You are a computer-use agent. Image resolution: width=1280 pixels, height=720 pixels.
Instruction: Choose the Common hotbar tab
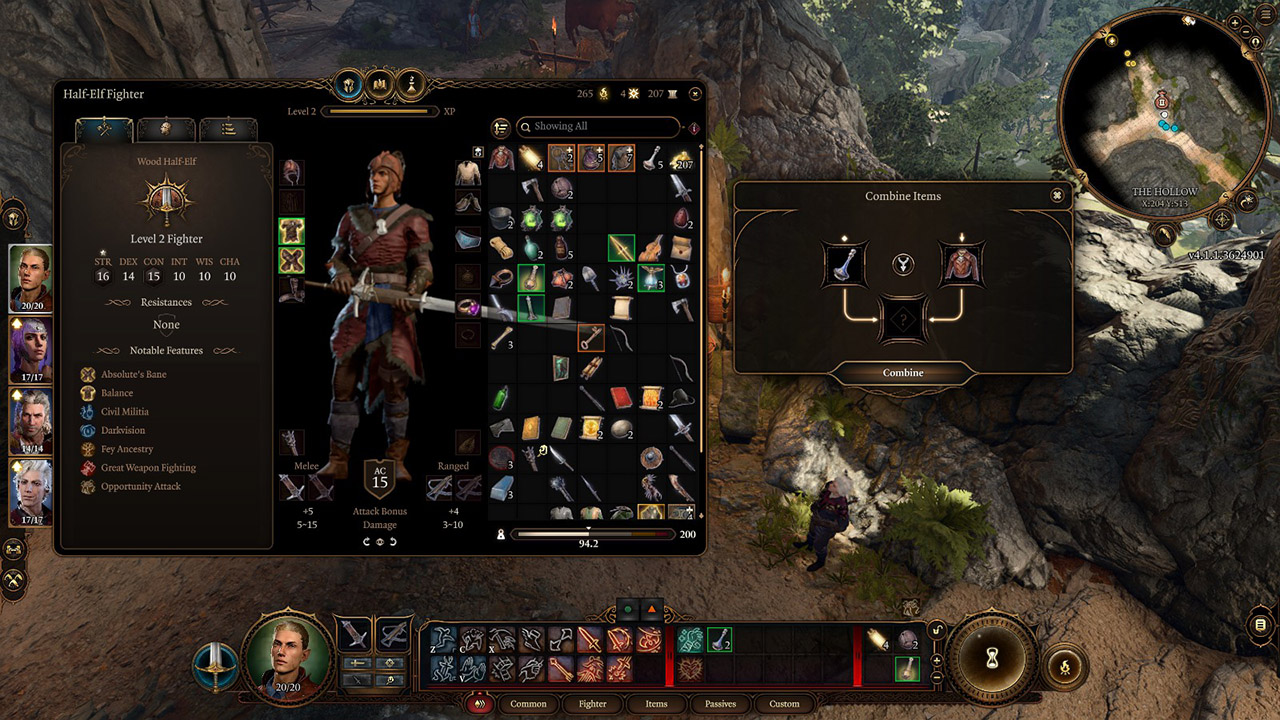point(528,703)
